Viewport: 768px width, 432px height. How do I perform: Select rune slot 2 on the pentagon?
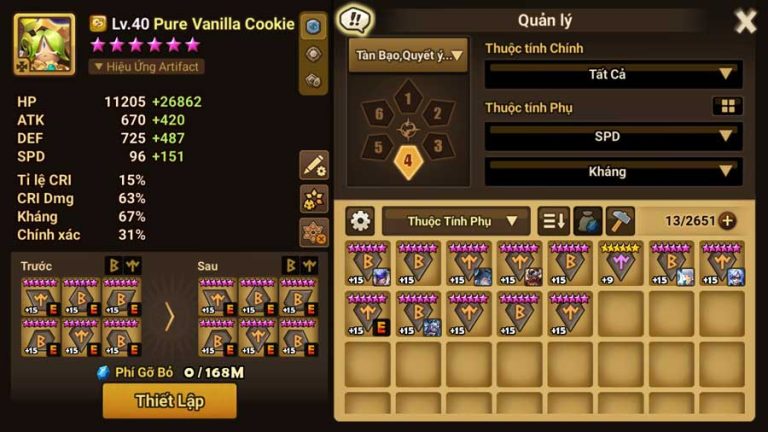436,114
